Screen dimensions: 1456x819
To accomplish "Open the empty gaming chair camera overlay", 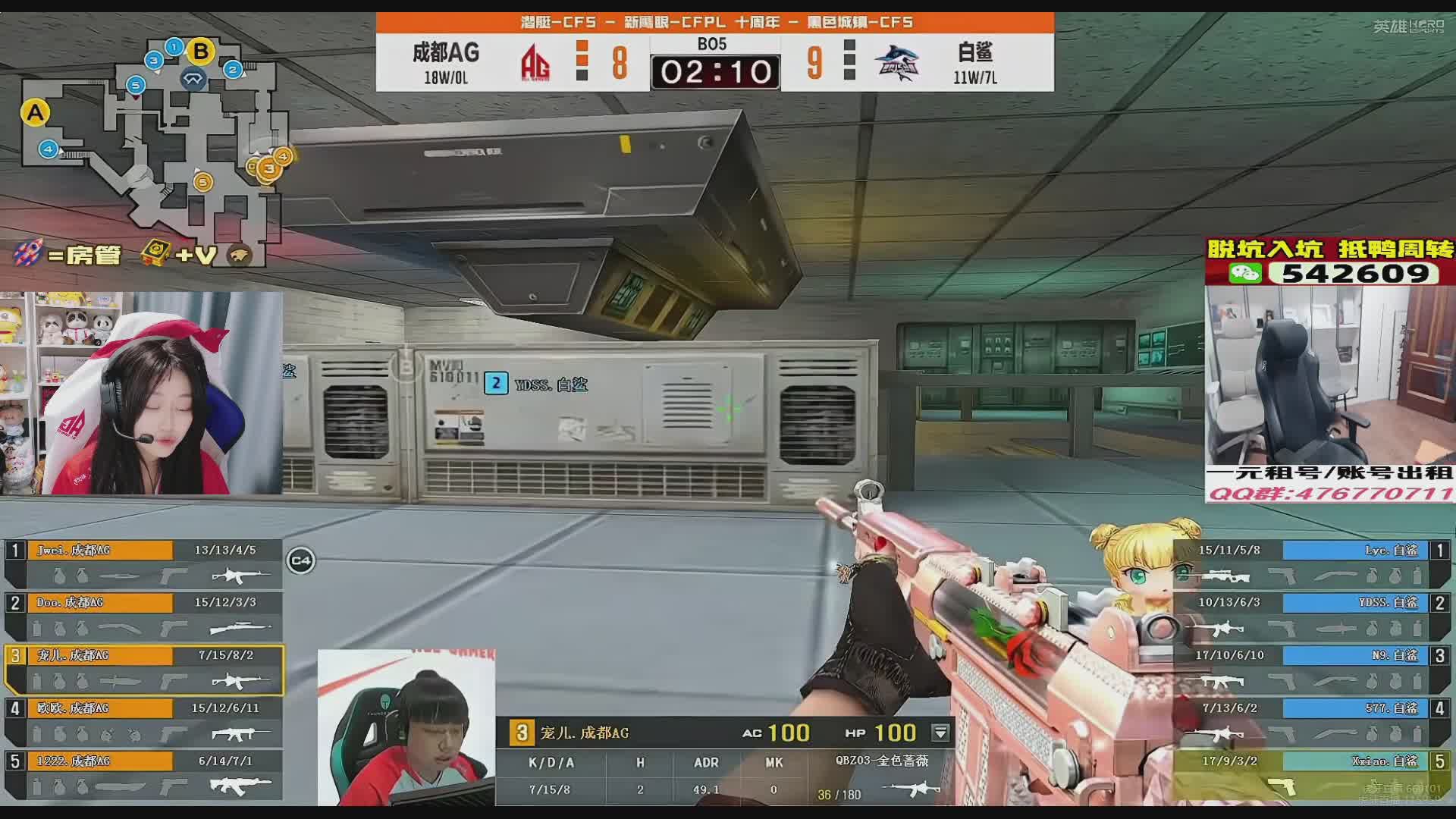I will tap(1329, 375).
